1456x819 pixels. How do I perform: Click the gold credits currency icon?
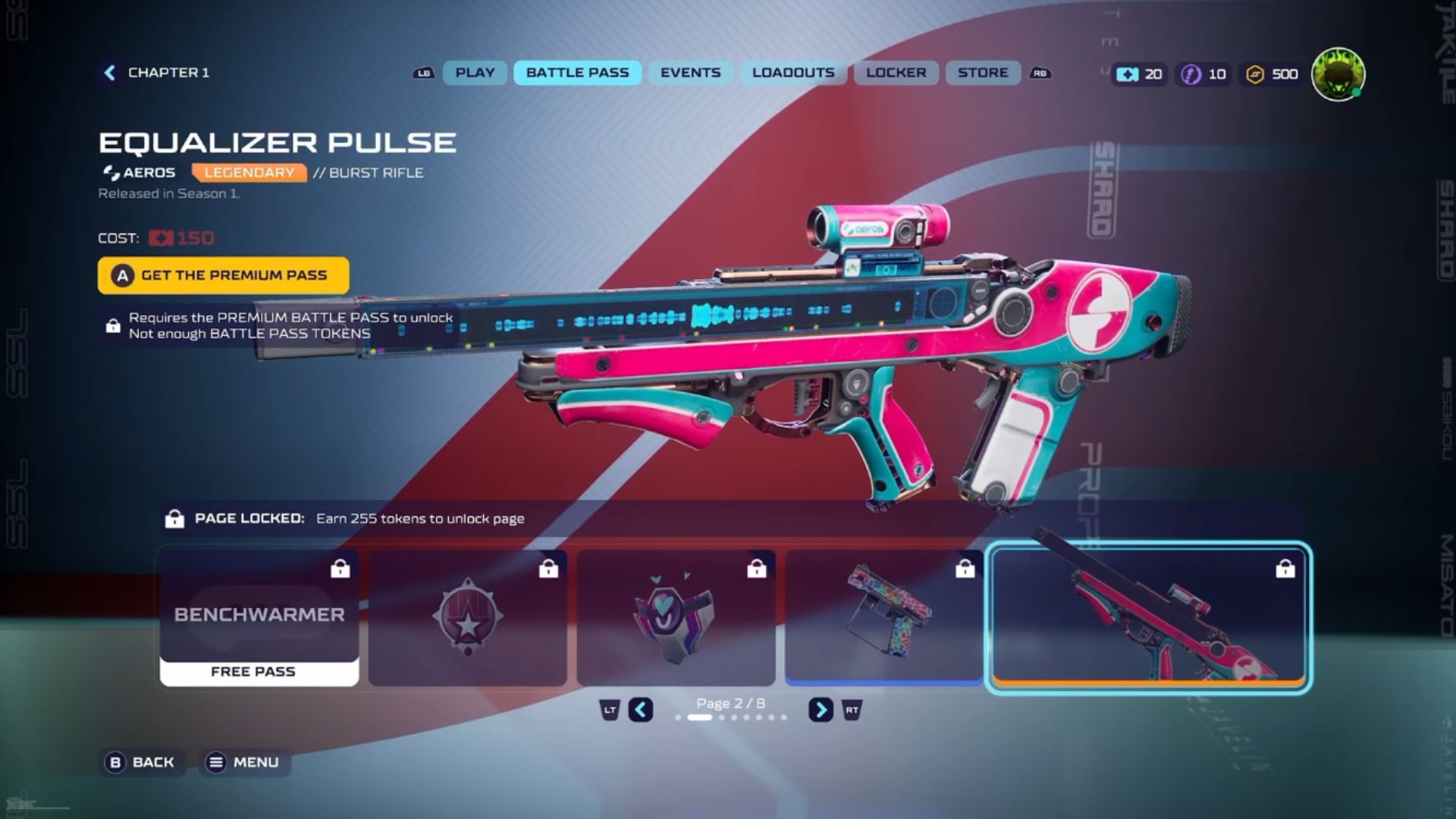(1255, 74)
